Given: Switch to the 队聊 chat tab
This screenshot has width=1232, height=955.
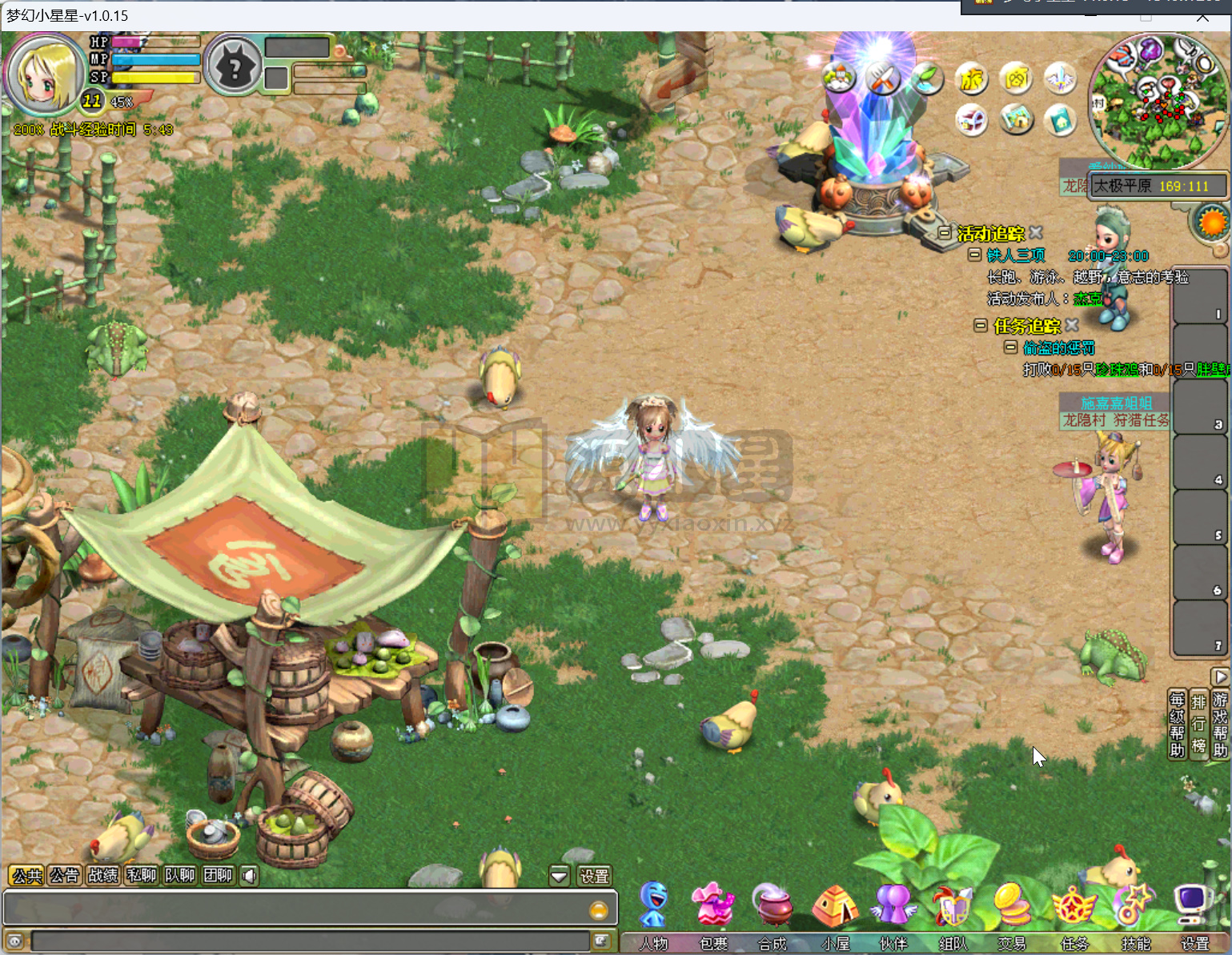Looking at the screenshot, I should tap(180, 875).
